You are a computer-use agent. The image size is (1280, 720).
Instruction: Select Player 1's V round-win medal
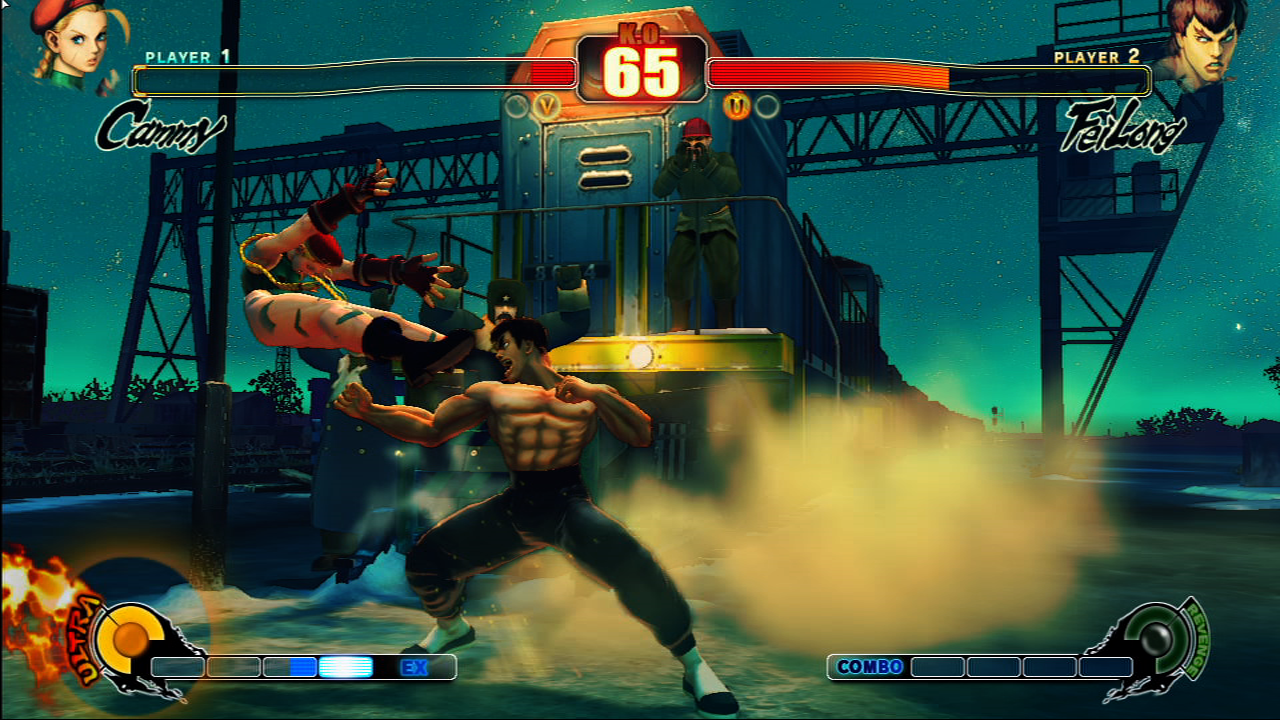[546, 105]
